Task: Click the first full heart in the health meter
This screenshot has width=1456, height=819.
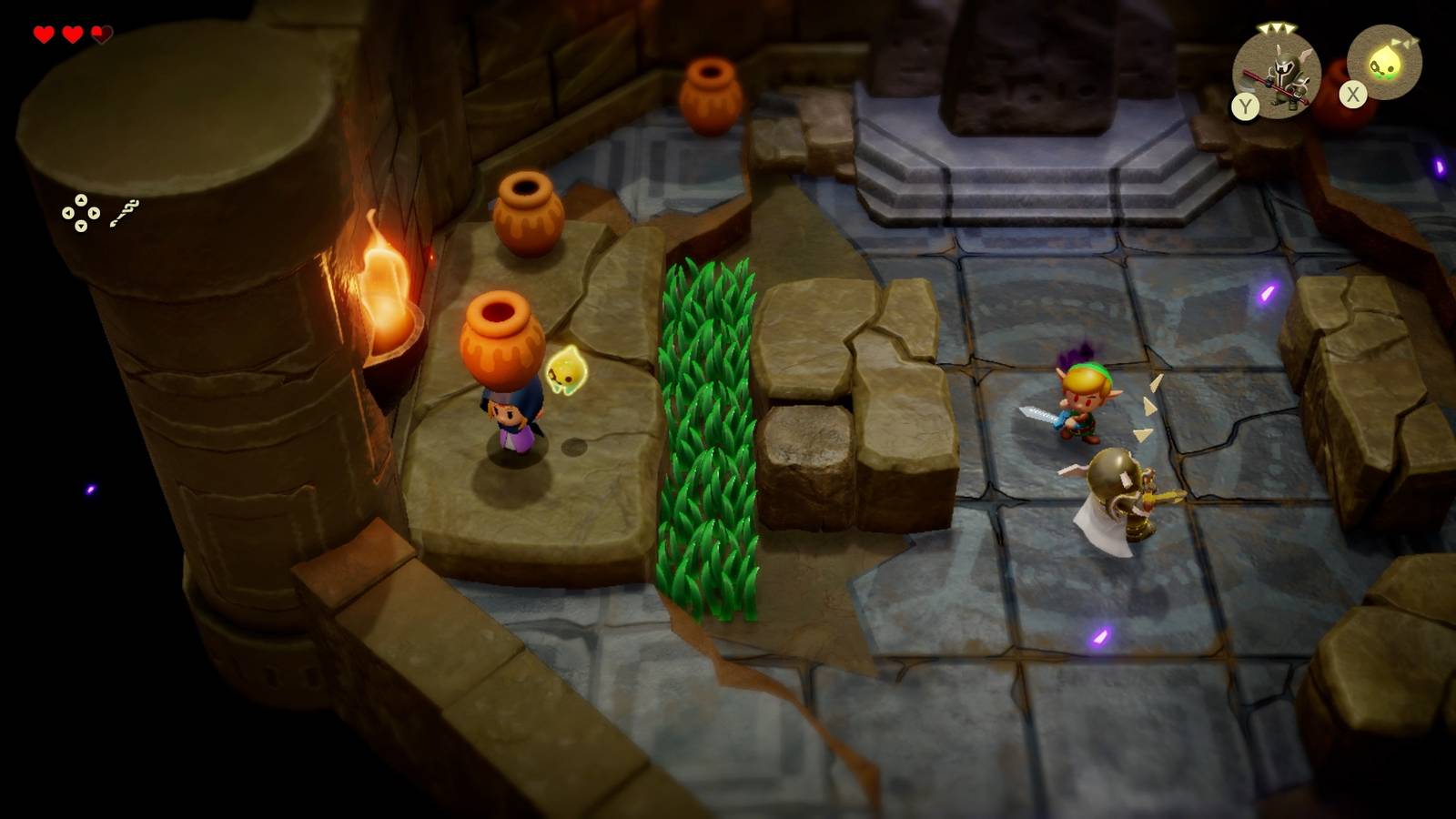Action: (x=41, y=34)
